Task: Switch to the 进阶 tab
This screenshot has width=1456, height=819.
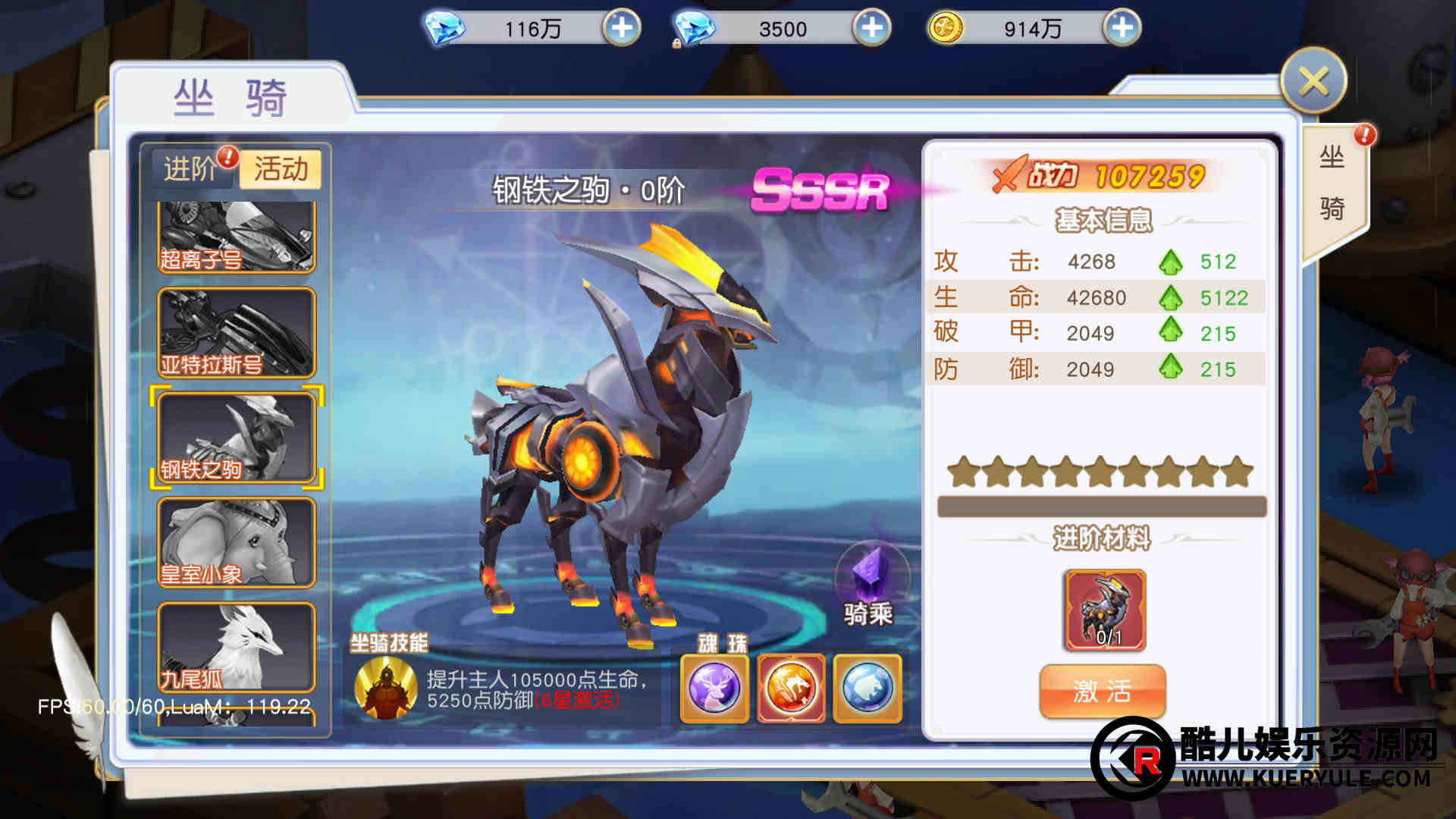Action: tap(191, 168)
